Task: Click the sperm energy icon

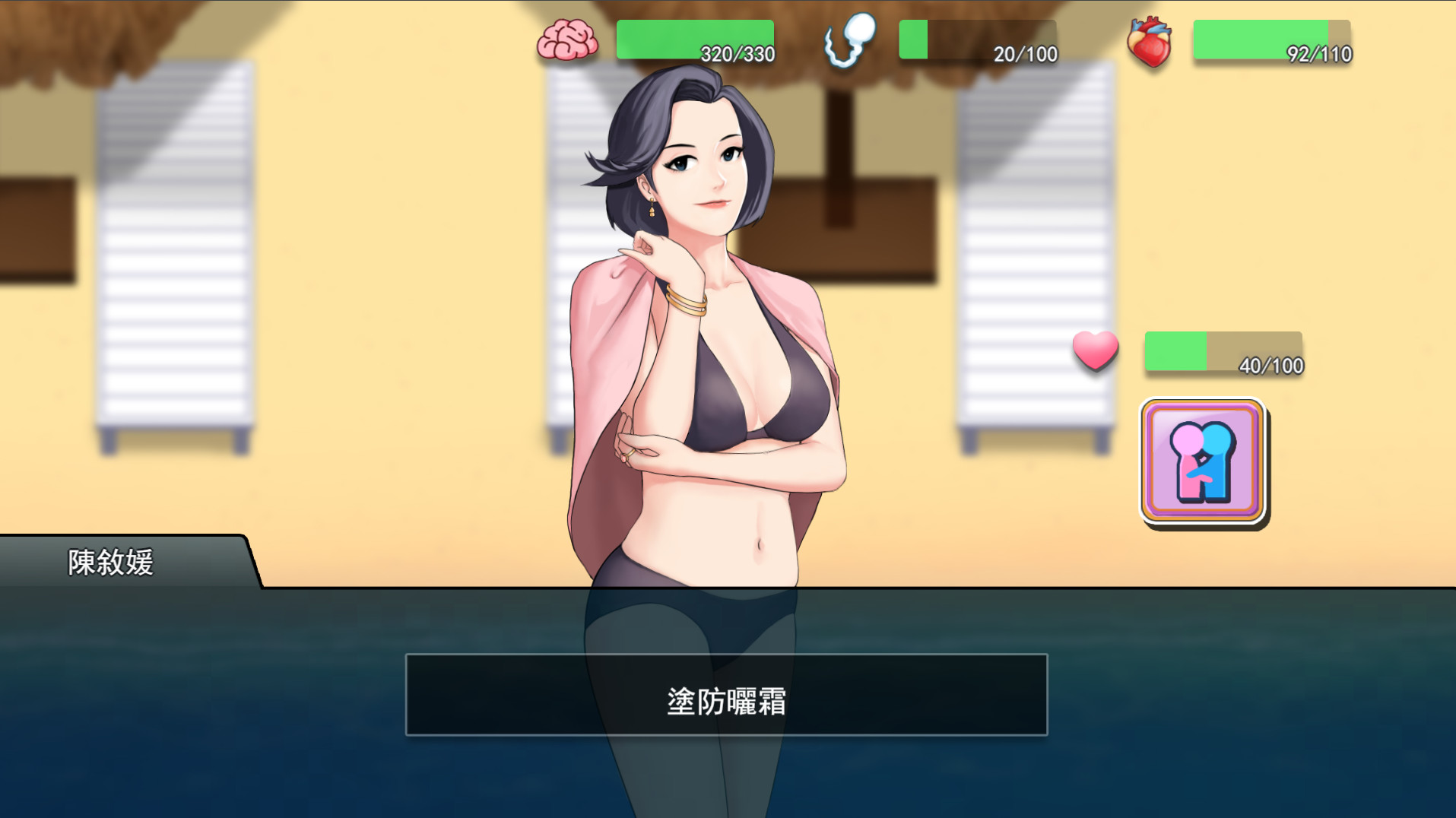Action: (x=852, y=40)
